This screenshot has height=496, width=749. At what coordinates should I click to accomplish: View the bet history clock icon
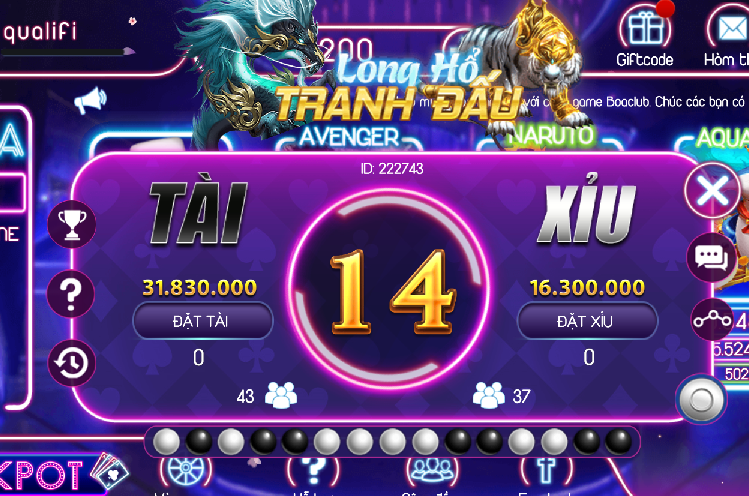click(x=72, y=362)
